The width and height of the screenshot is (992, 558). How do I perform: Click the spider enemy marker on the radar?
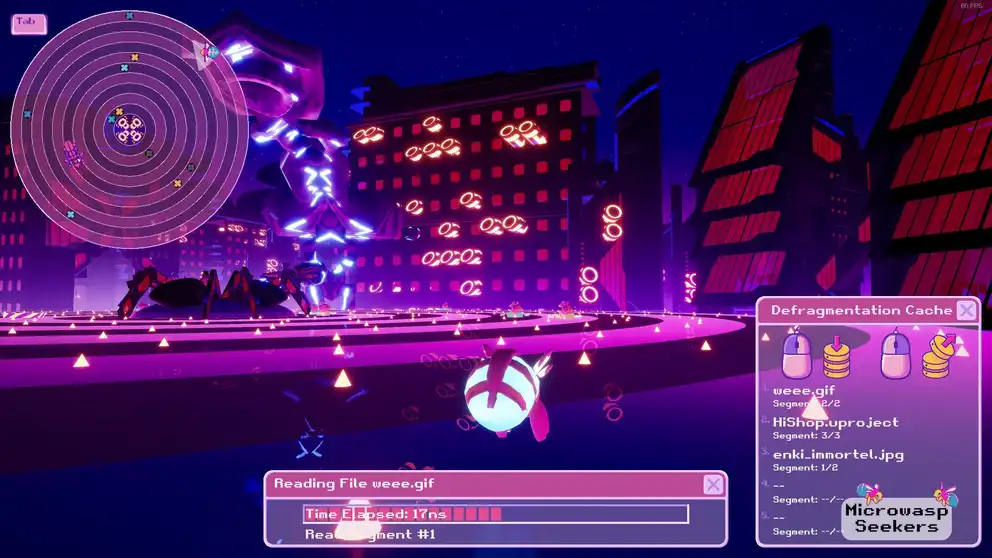pyautogui.click(x=72, y=154)
